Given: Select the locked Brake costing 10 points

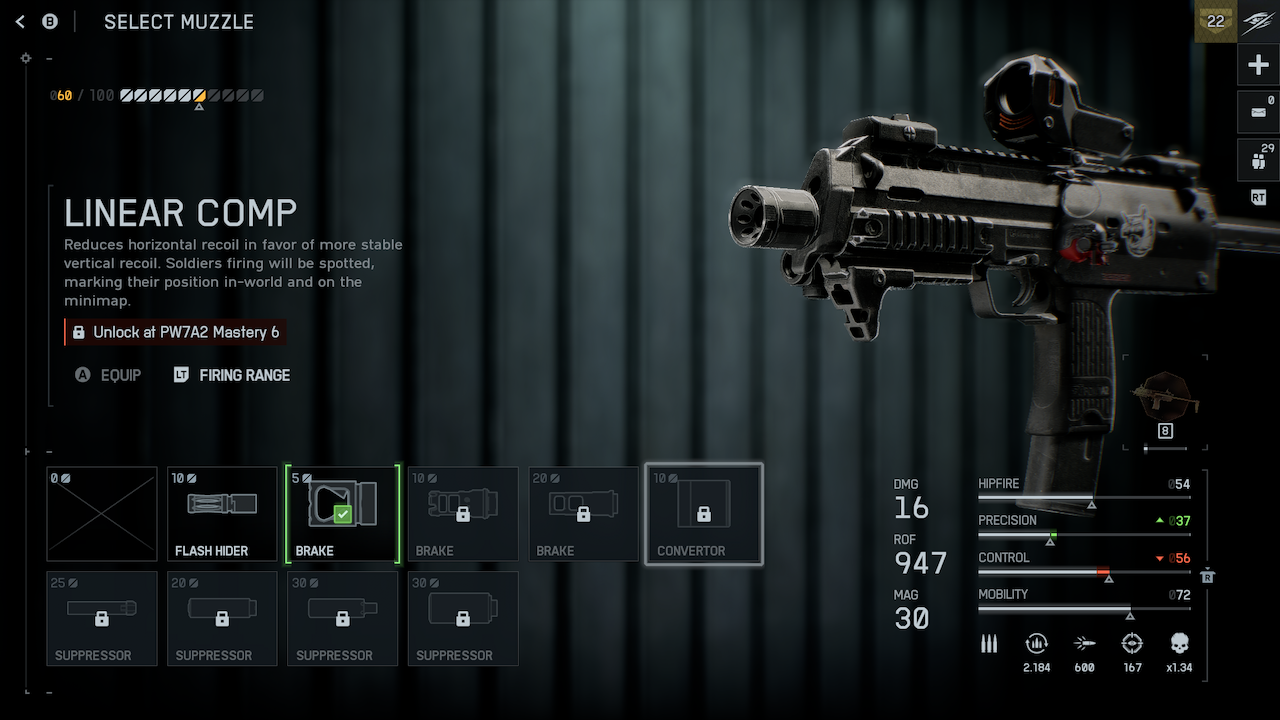Looking at the screenshot, I should coord(463,513).
